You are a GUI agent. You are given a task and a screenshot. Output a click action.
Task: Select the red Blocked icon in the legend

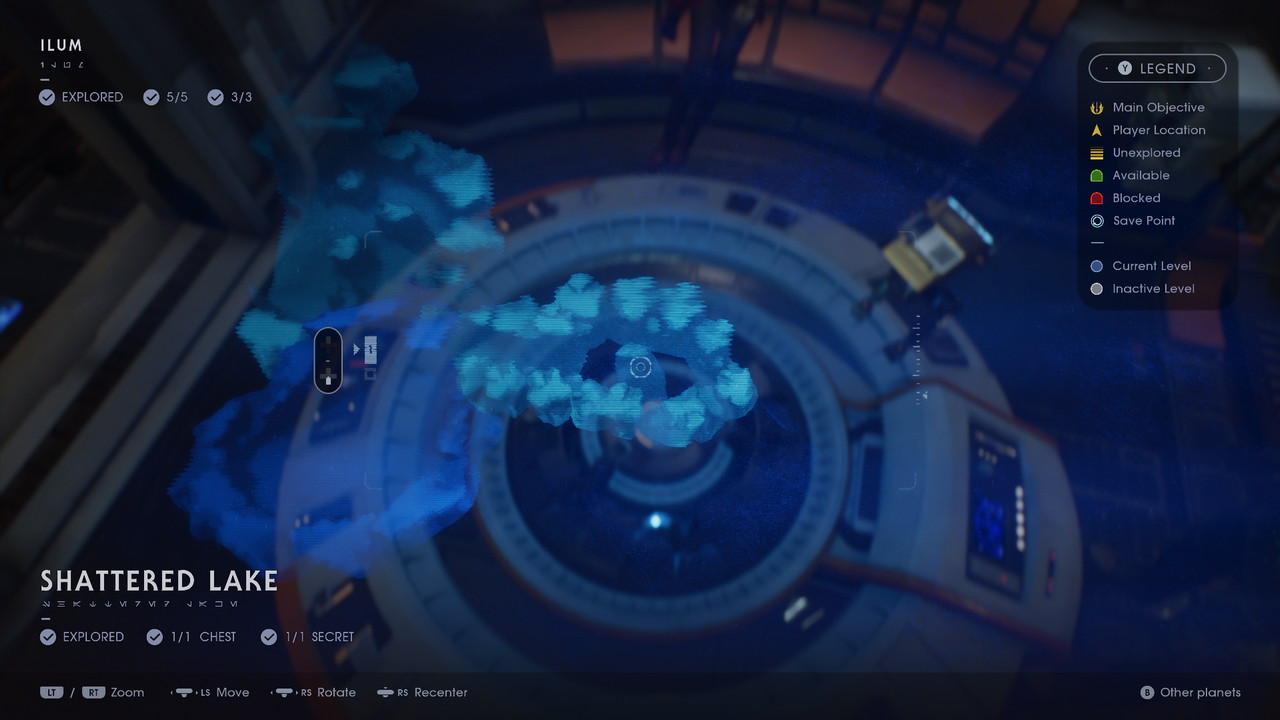(x=1097, y=197)
